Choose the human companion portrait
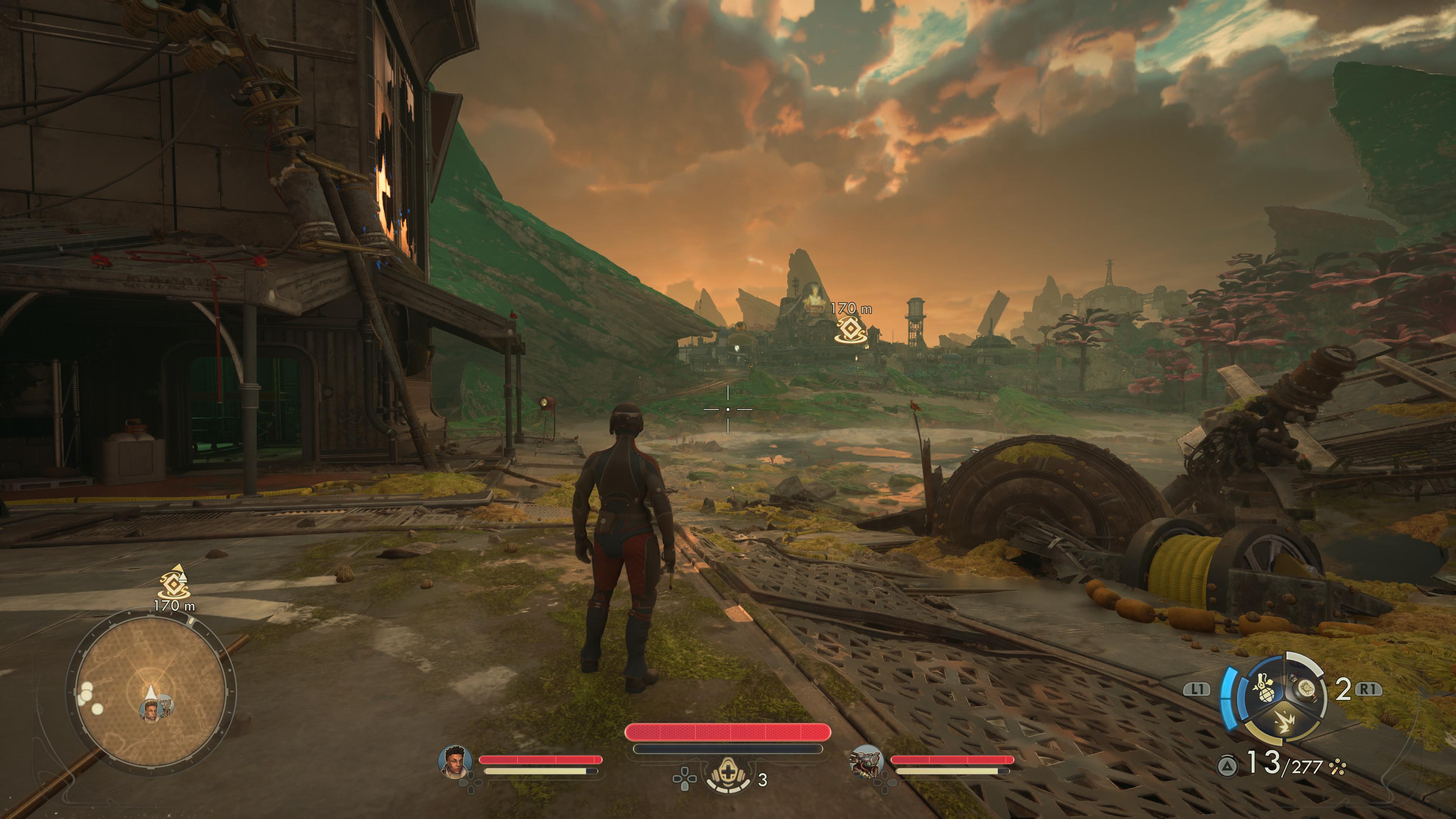Screen dimensions: 1456x819 coord(455,762)
